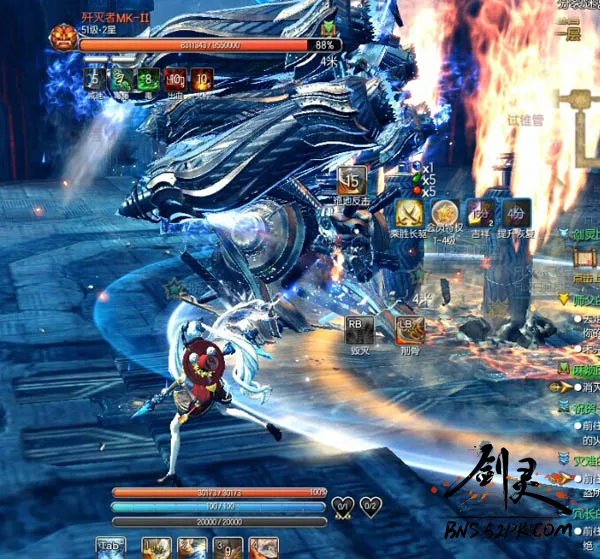Click the boss 出血 debuff icon
600x559 pixels.
pyautogui.click(x=176, y=78)
